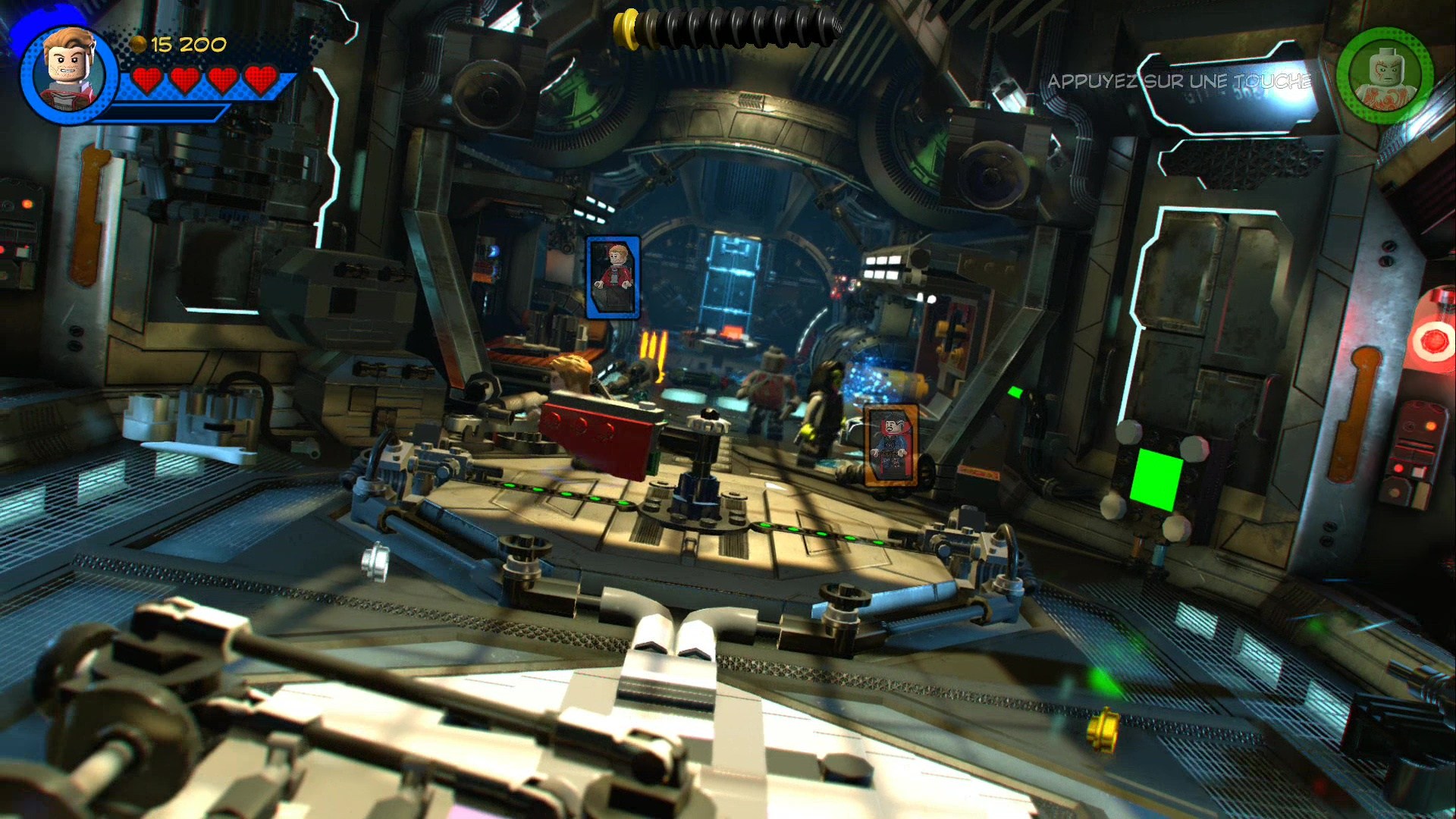1456x819 pixels.
Task: Click the last heart in Star-Lord's health row
Action: pos(261,79)
